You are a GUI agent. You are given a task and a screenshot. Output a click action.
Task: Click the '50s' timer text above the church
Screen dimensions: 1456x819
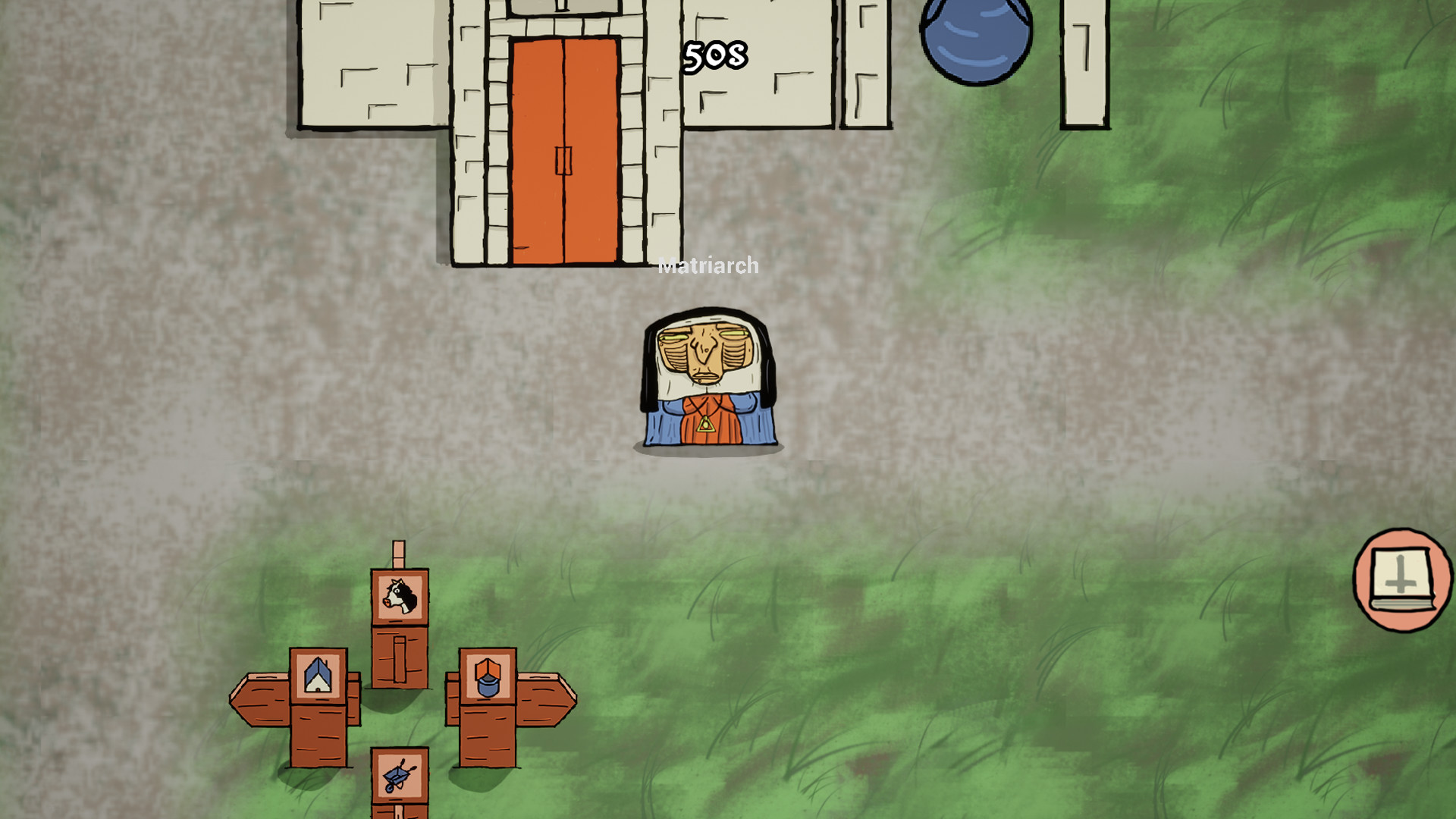(716, 55)
